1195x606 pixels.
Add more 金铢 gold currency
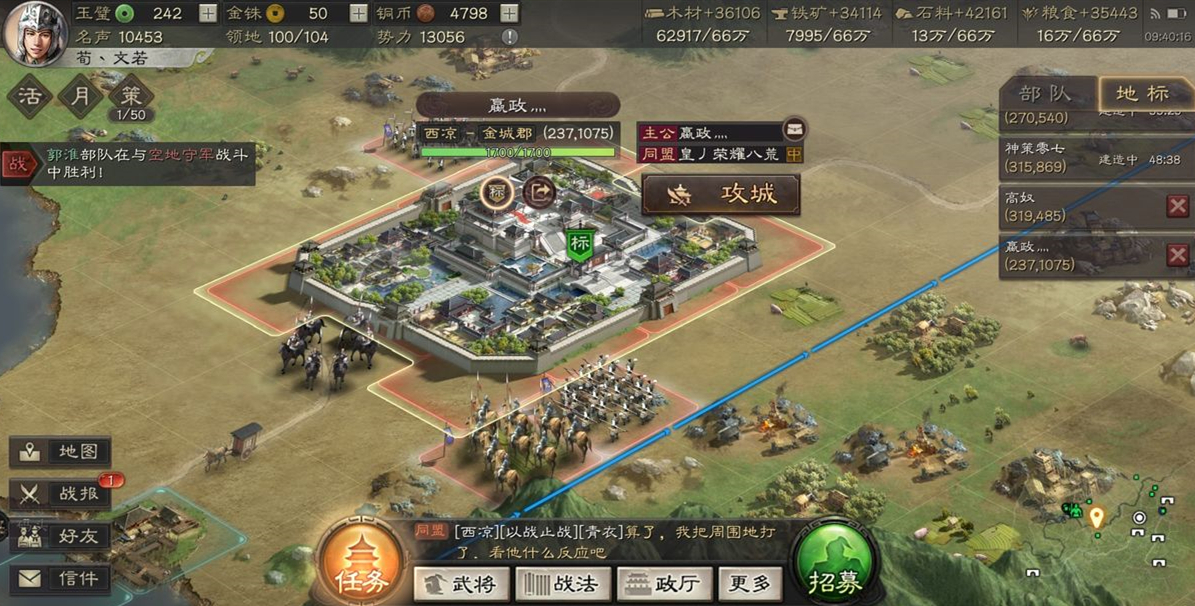(x=358, y=13)
